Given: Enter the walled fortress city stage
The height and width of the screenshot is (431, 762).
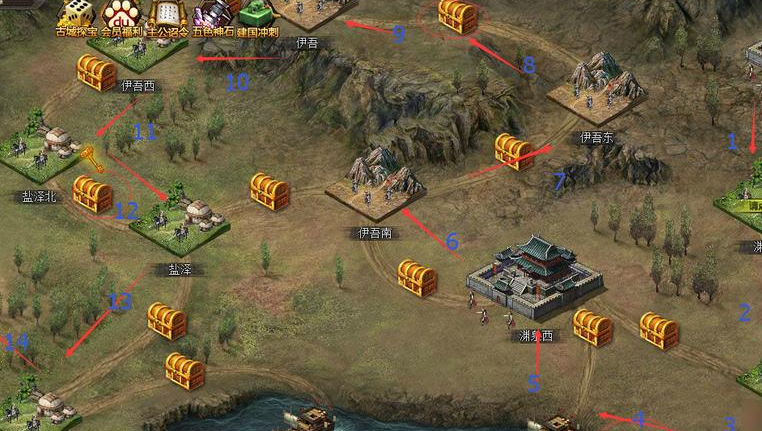Looking at the screenshot, I should click(x=533, y=274).
